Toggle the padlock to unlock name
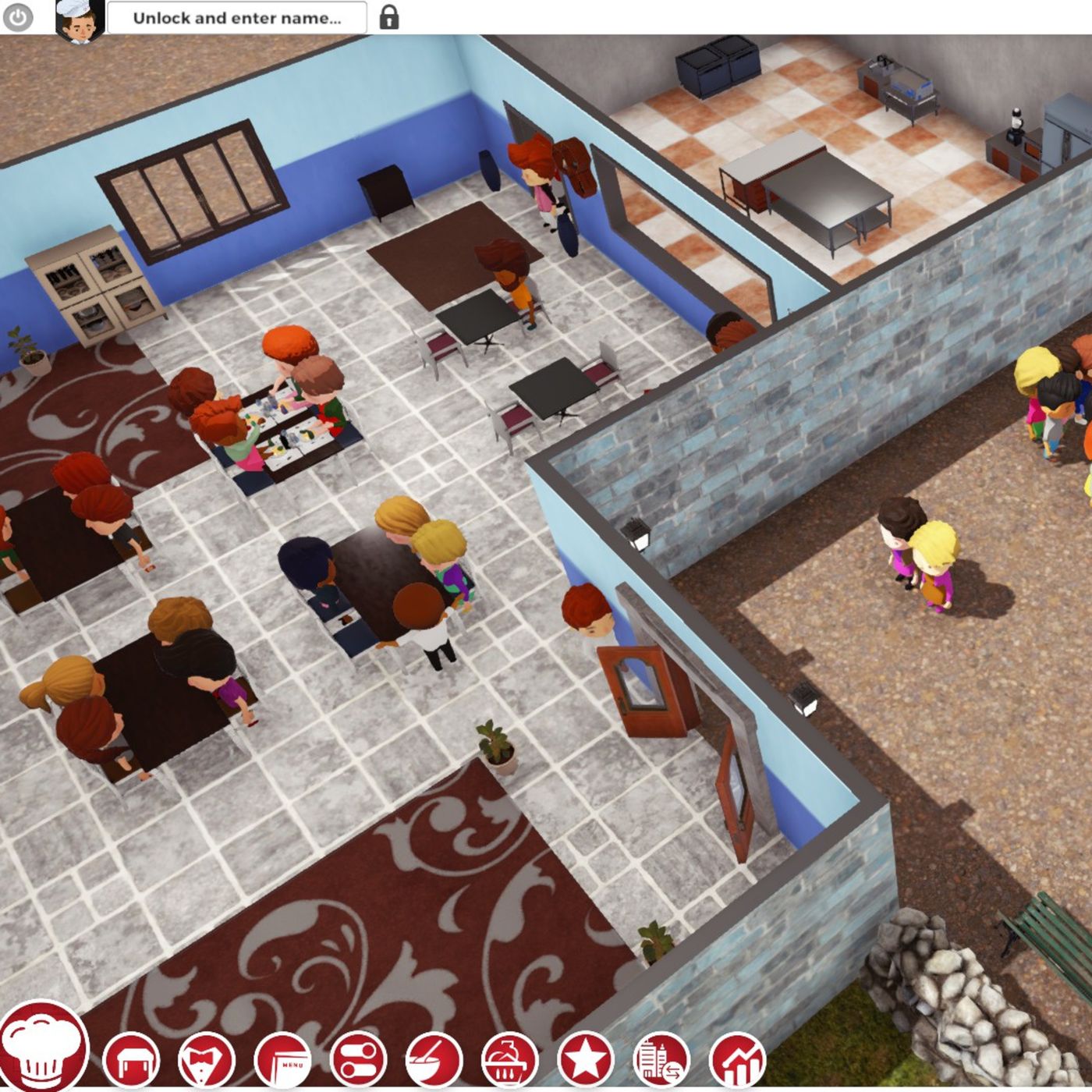 point(388,17)
